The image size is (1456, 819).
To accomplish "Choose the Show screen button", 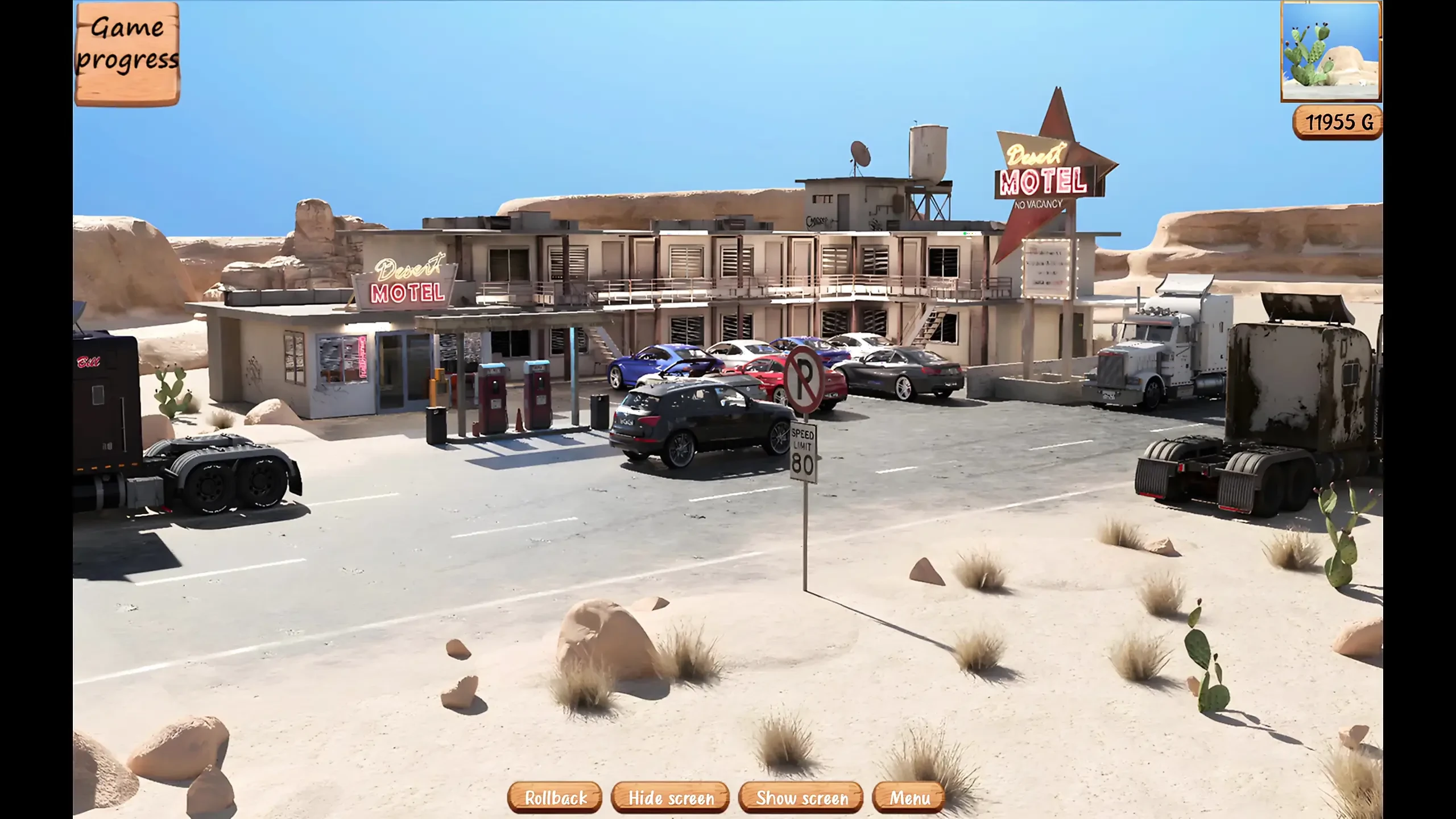I will click(x=801, y=797).
